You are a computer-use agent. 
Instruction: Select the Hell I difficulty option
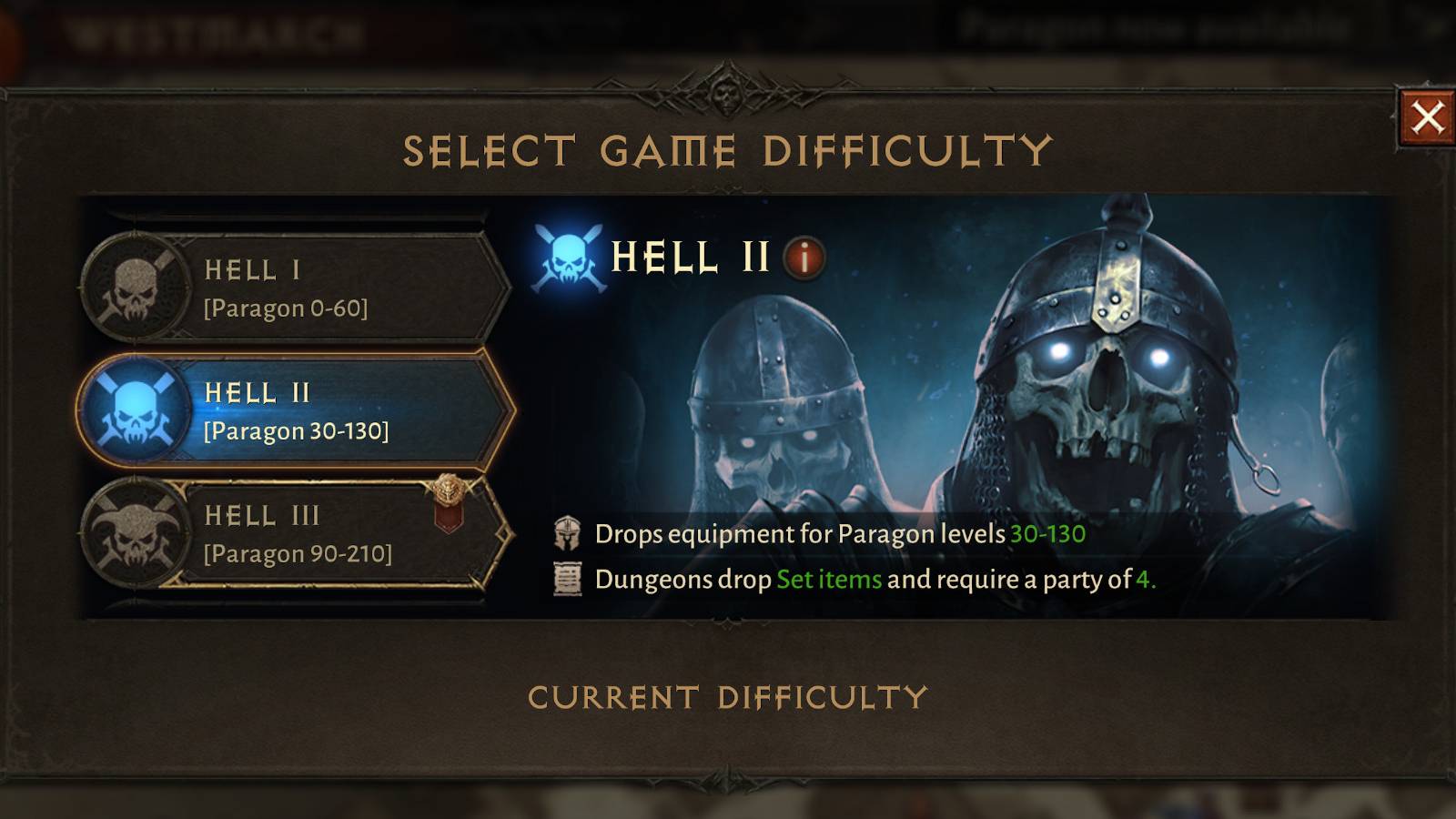pos(300,287)
